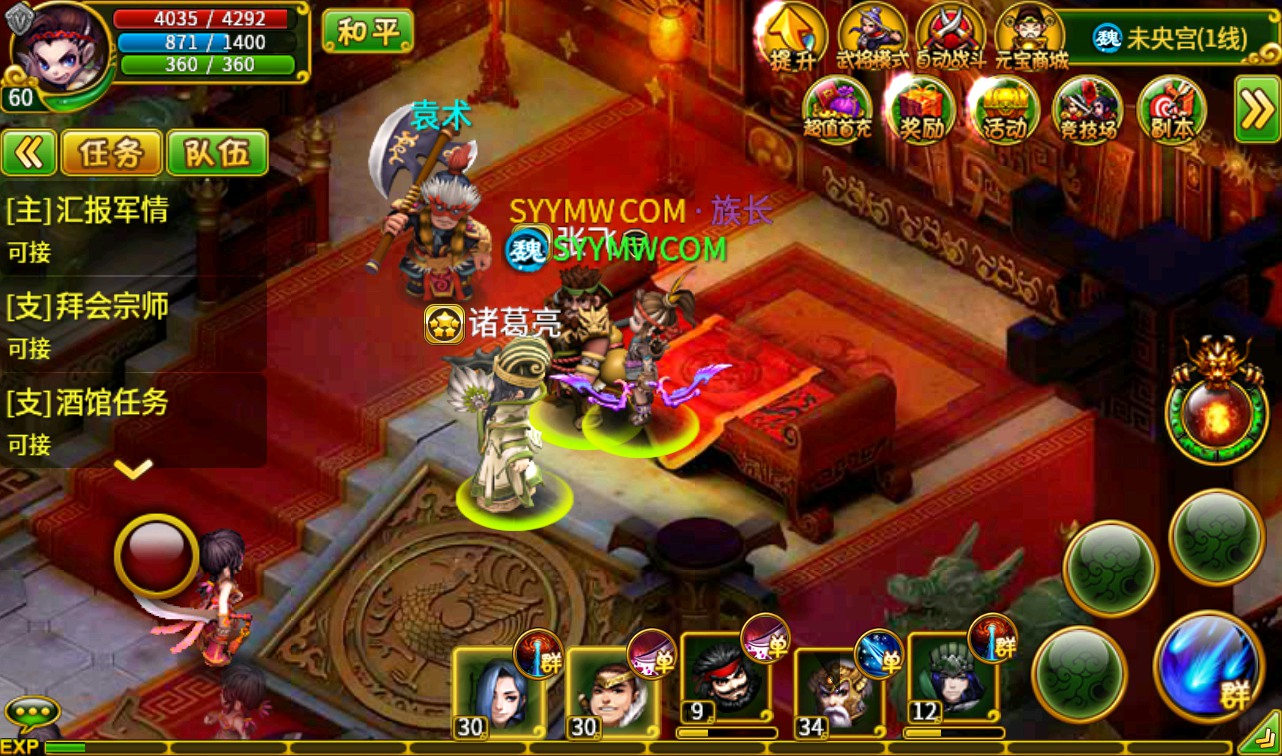The width and height of the screenshot is (1282, 756).
Task: Collapse the quest panel with the « button
Action: click(29, 153)
